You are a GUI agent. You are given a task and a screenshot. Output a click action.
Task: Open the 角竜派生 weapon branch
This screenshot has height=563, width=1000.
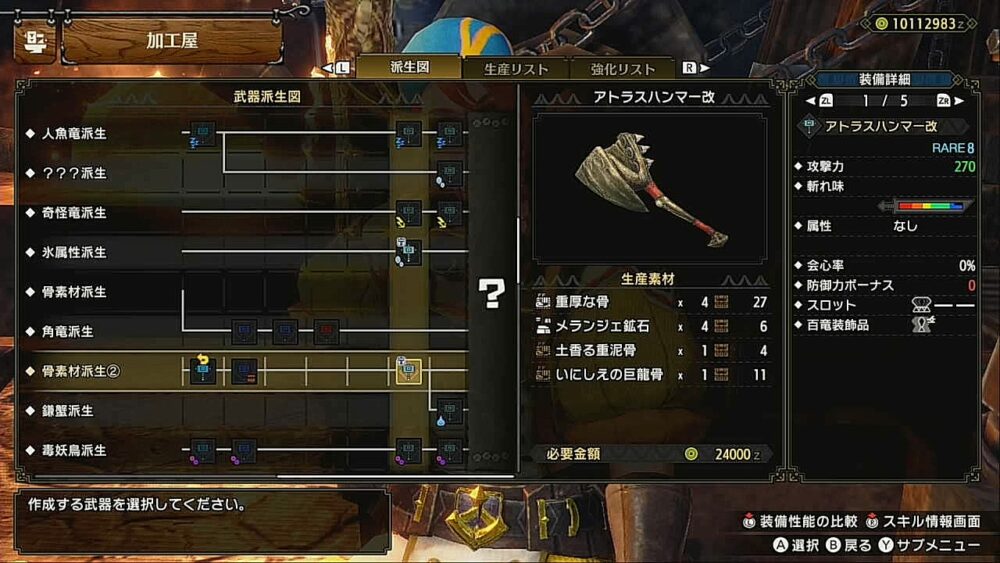click(68, 331)
